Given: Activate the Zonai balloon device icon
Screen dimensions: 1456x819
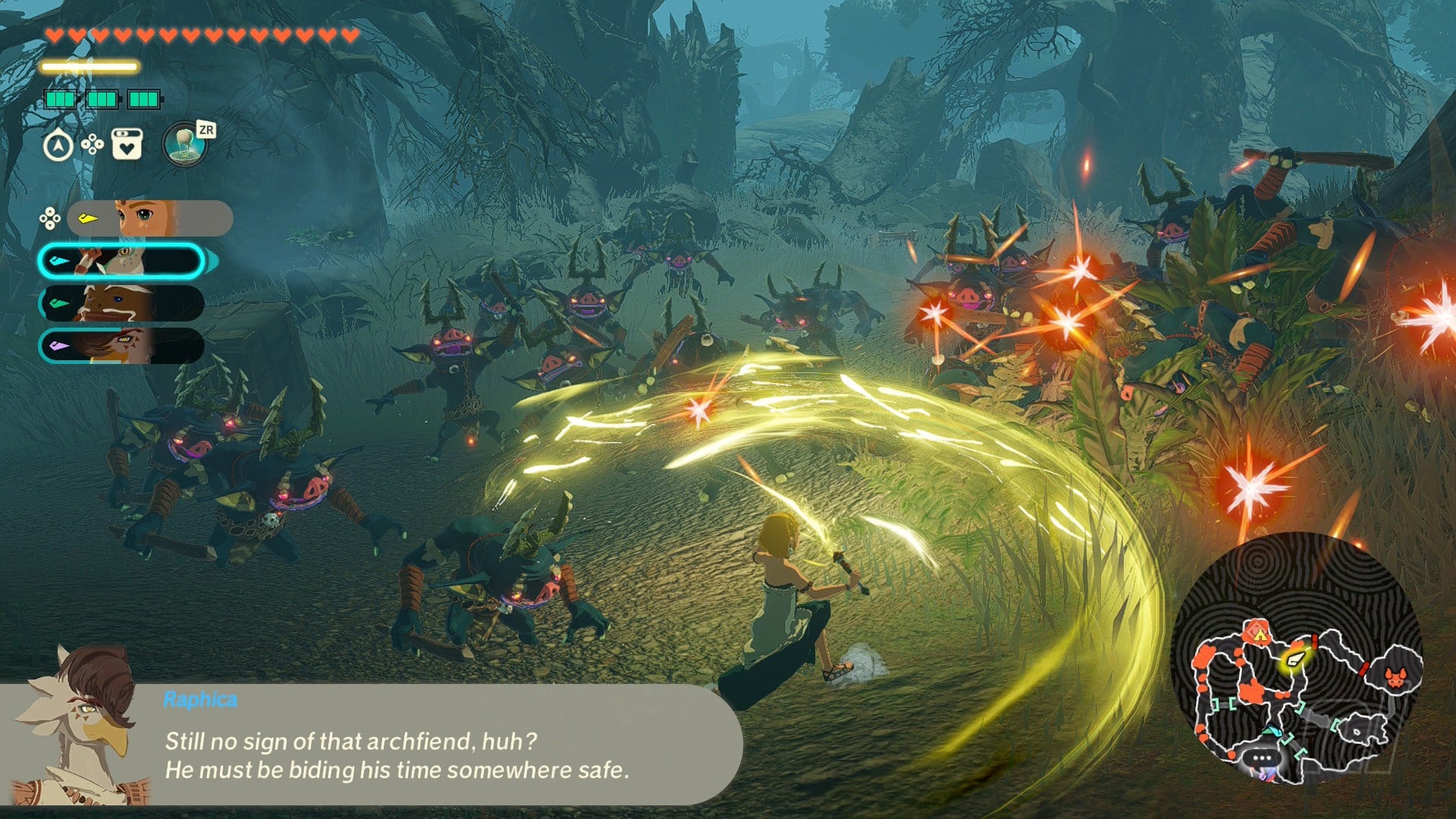Looking at the screenshot, I should click(x=184, y=144).
